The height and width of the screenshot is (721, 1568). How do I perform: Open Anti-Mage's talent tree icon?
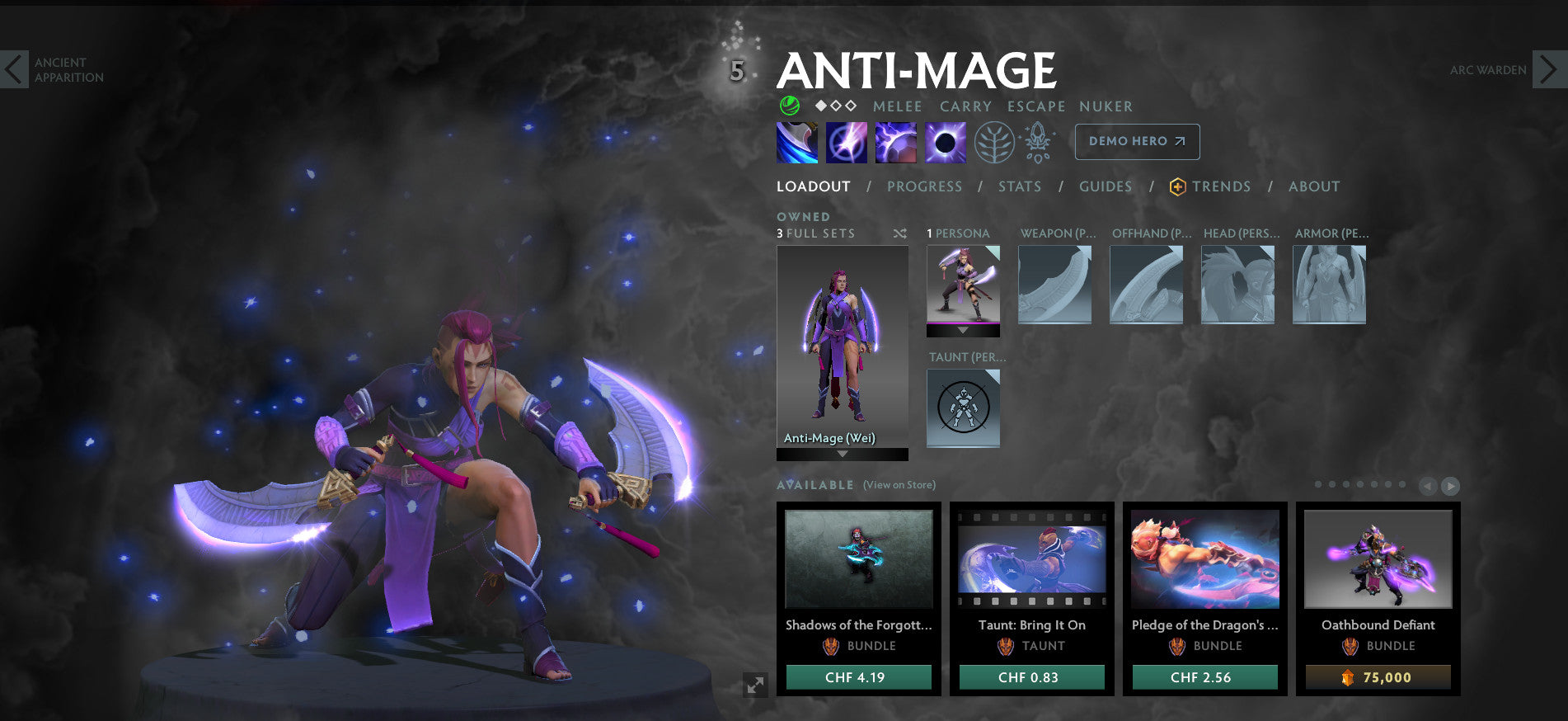coord(994,141)
